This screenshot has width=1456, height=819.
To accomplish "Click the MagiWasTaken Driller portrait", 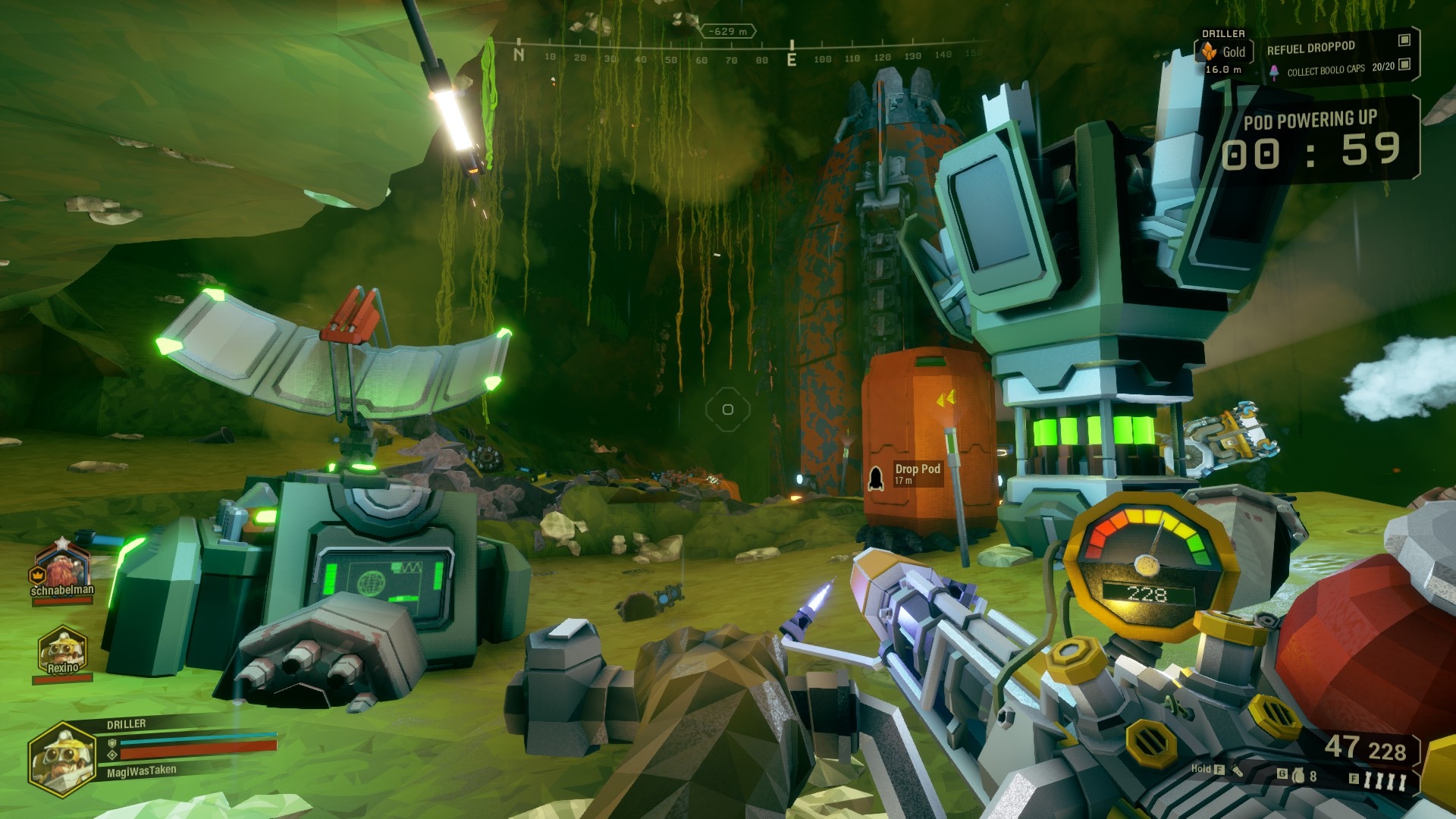I will [x=62, y=756].
